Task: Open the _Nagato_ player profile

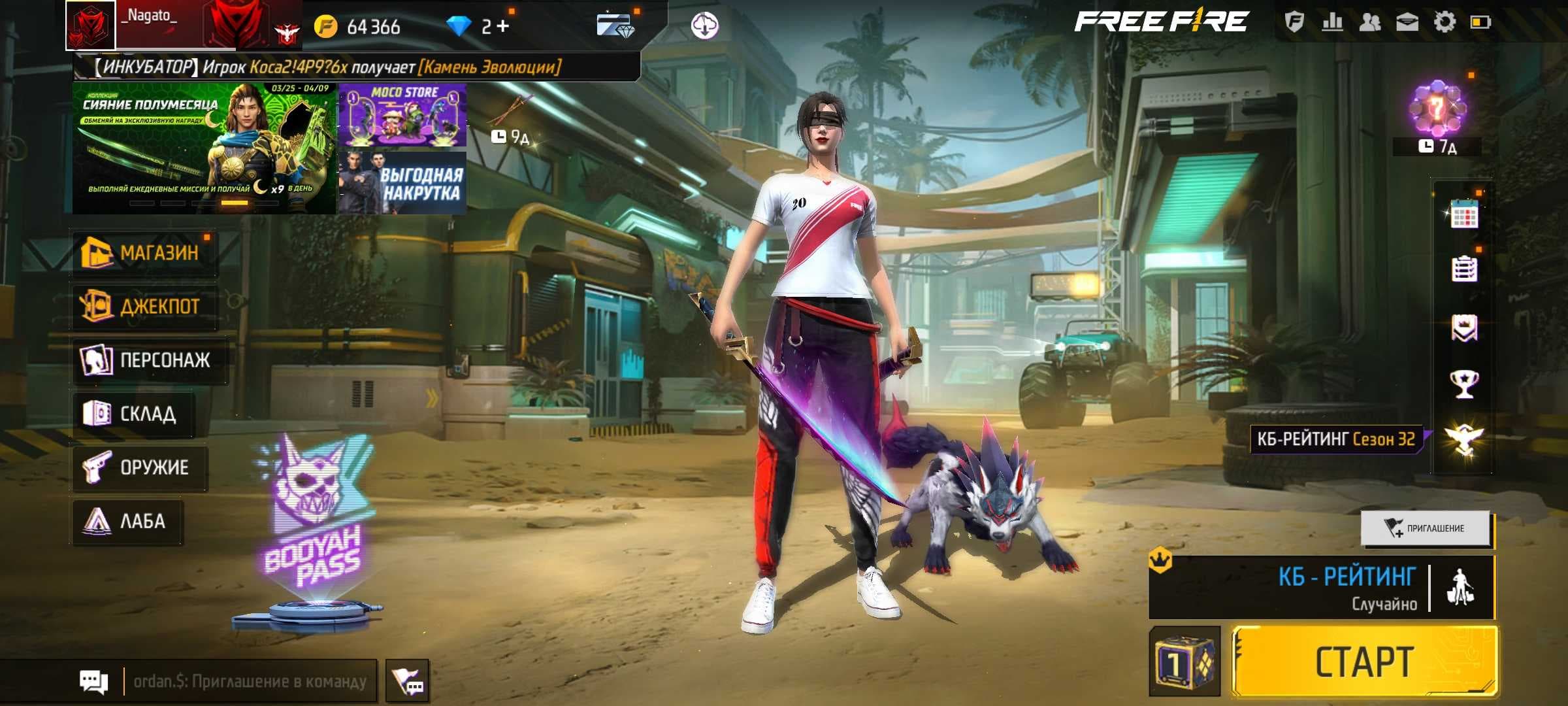Action: coord(90,25)
